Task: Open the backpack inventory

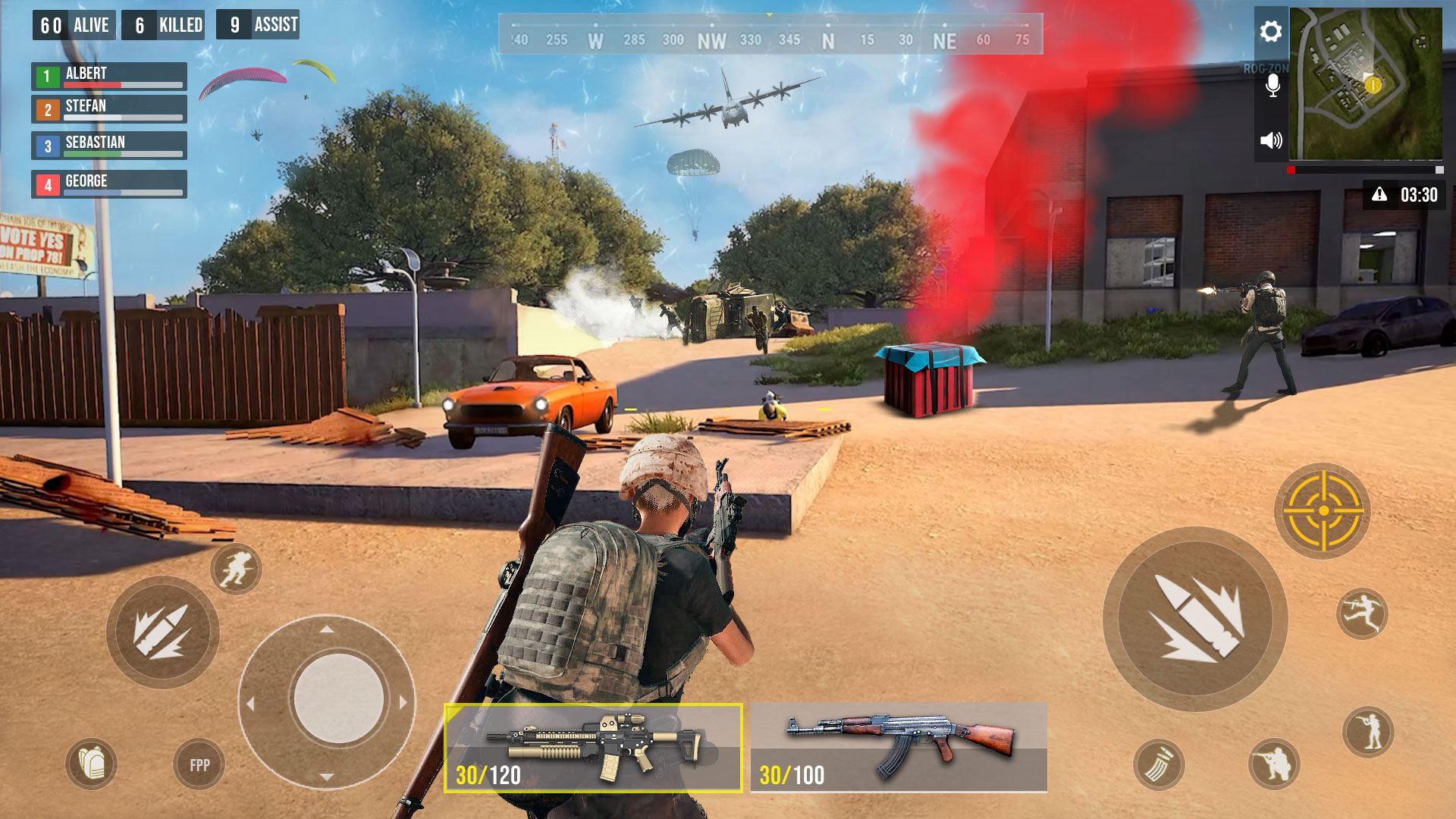Action: (x=92, y=764)
